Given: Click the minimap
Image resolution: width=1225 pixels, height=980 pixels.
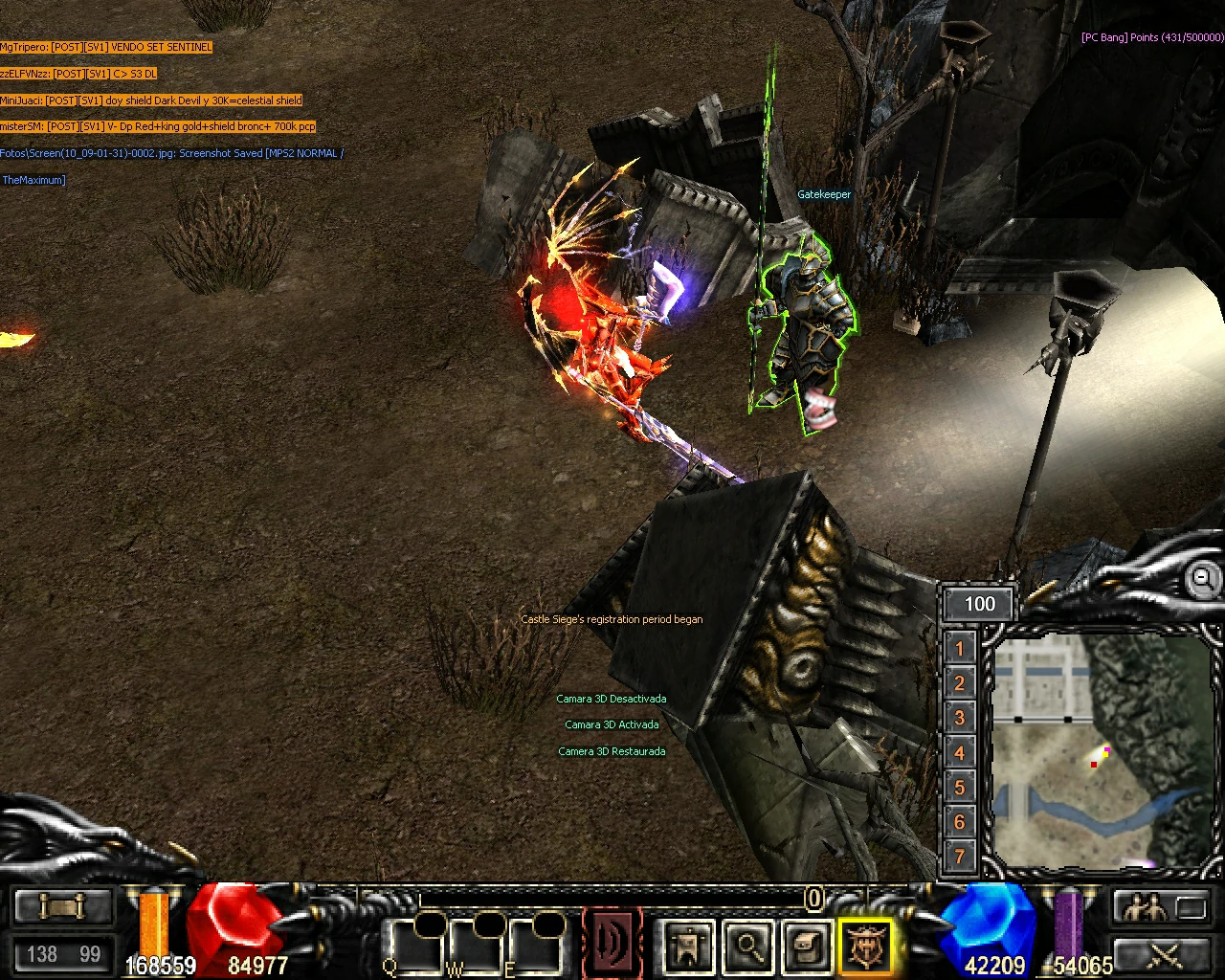Looking at the screenshot, I should coord(1101,749).
